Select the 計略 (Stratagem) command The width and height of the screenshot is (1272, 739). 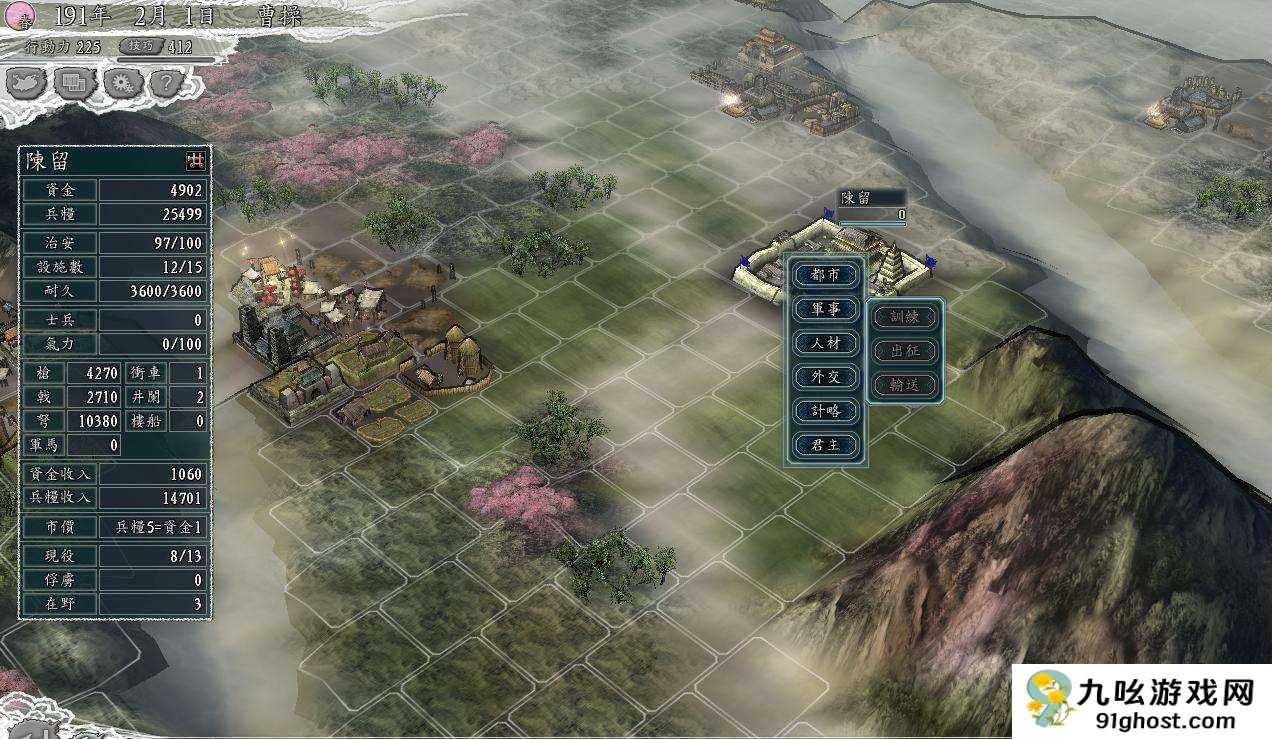click(x=826, y=411)
